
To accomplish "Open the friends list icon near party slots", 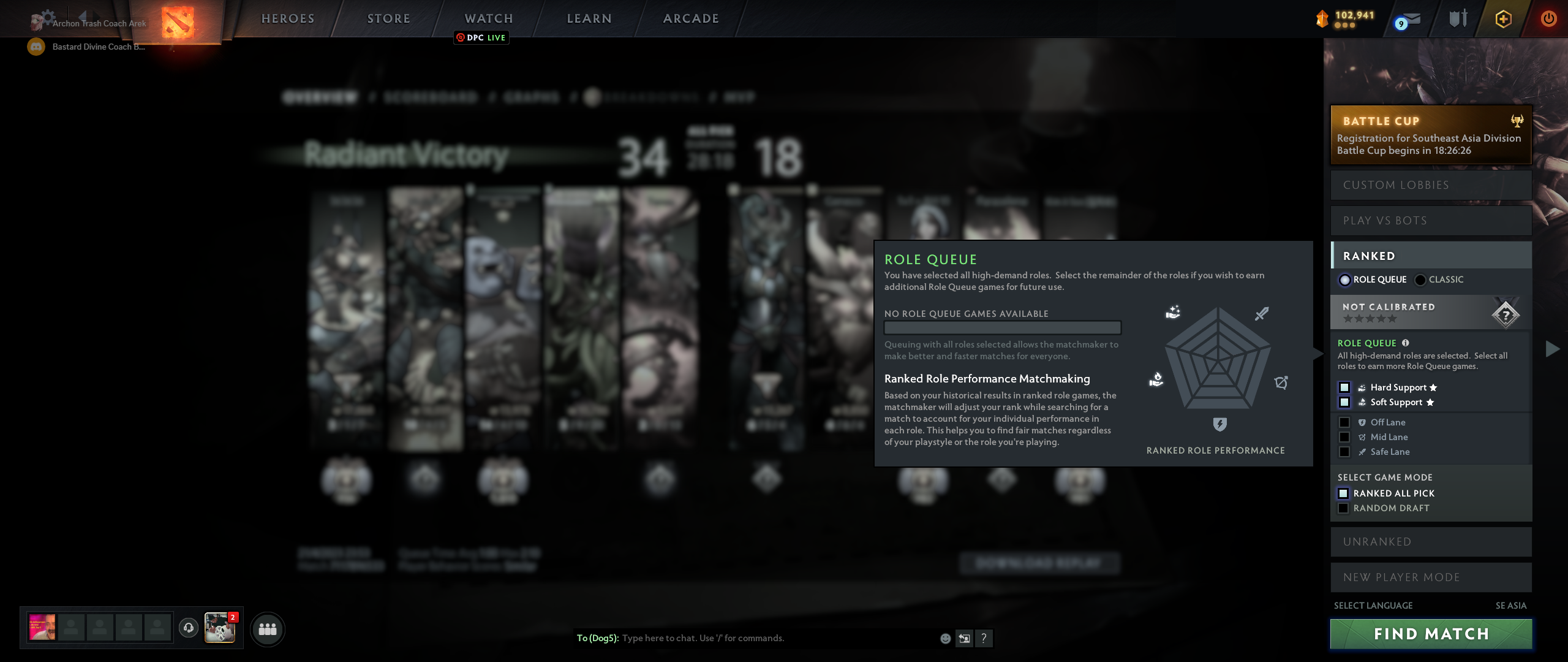I will [x=267, y=628].
